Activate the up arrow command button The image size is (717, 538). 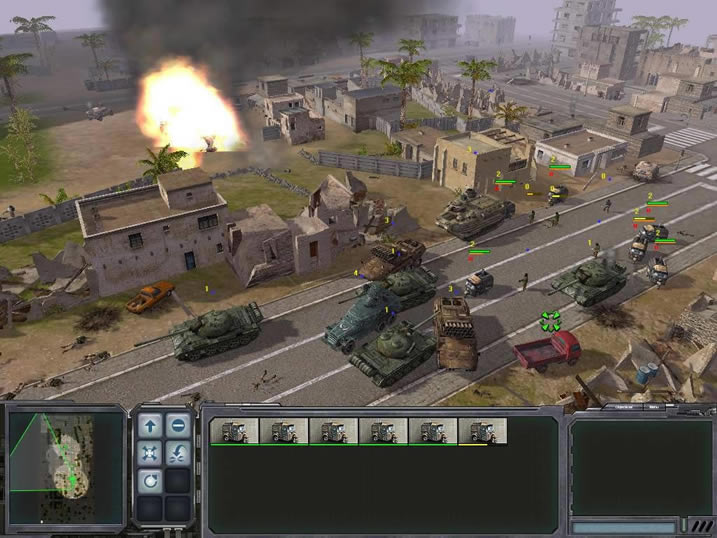click(x=150, y=427)
